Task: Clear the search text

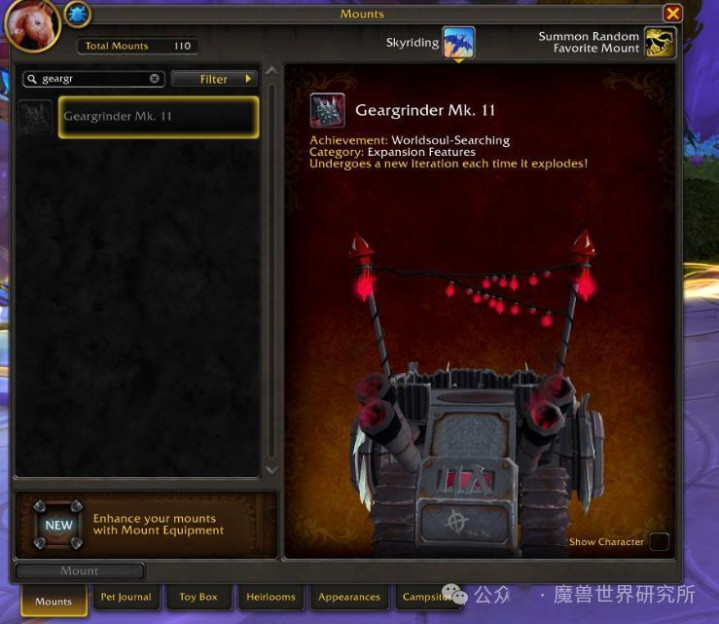Action: point(155,78)
